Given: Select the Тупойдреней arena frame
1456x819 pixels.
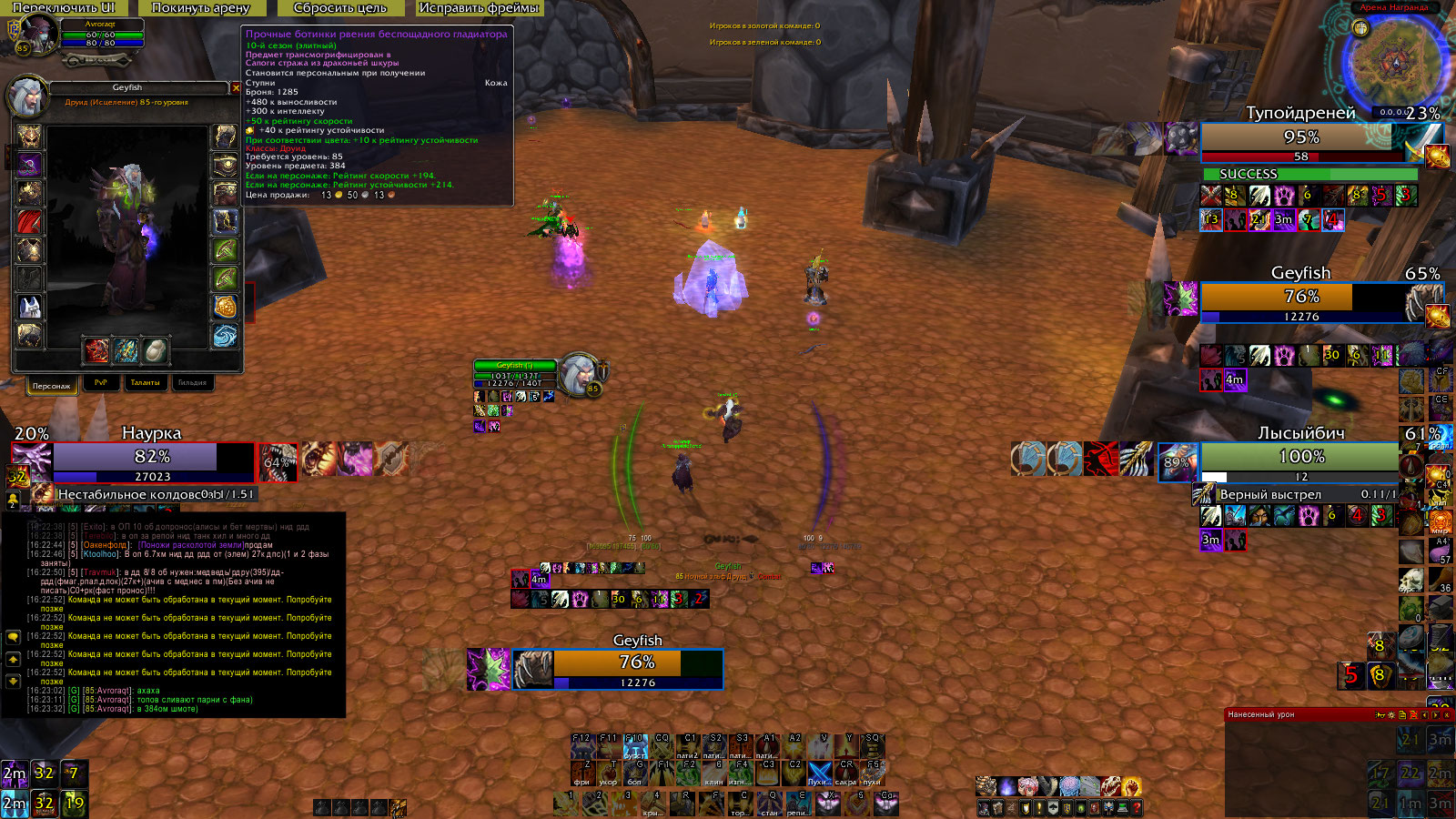Looking at the screenshot, I should (1301, 137).
